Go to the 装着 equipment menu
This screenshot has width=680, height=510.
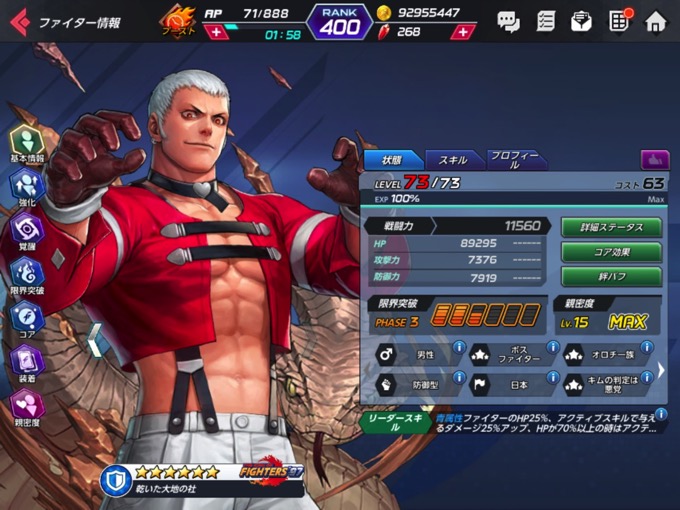pyautogui.click(x=27, y=363)
